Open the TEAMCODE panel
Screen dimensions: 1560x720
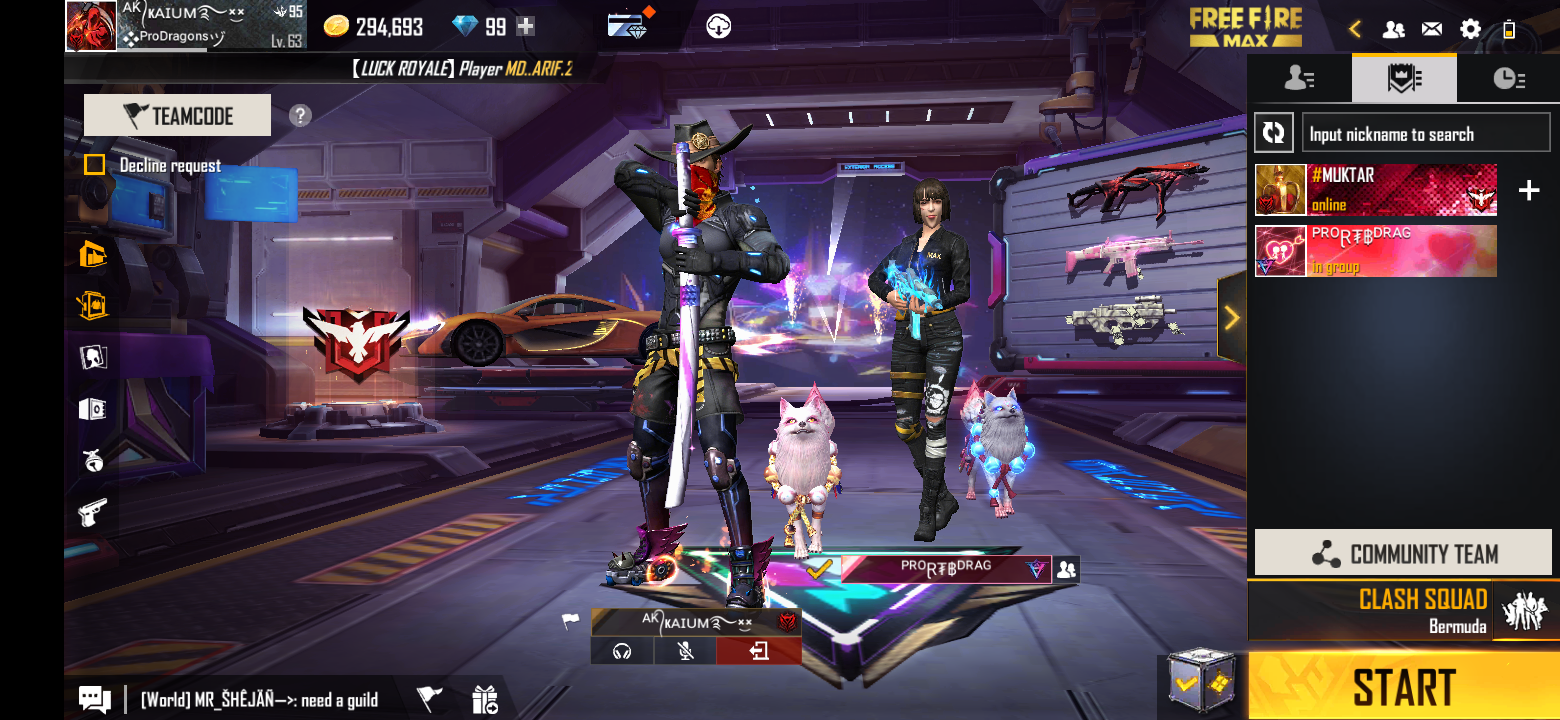click(x=177, y=116)
